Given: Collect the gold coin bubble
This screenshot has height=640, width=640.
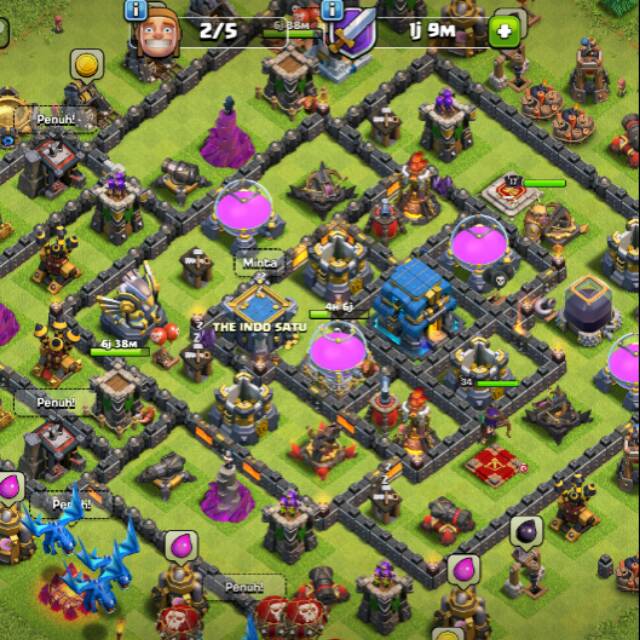Looking at the screenshot, I should (87, 66).
